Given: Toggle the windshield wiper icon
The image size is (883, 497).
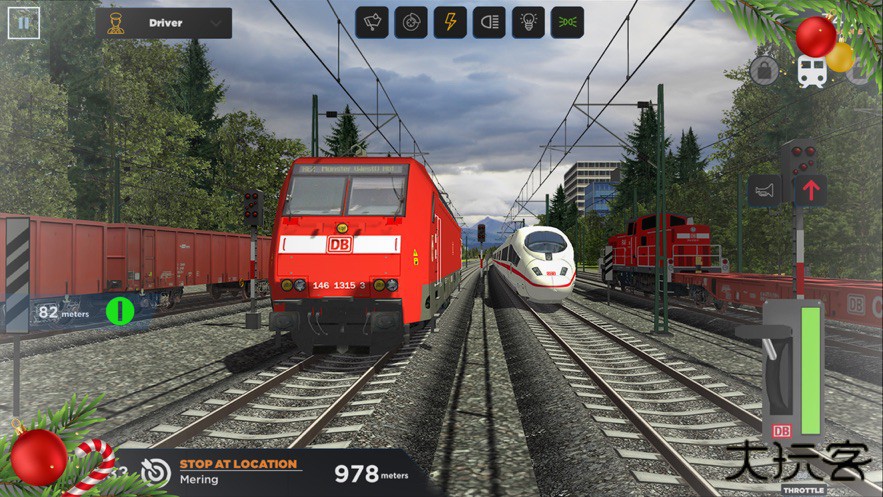Looking at the screenshot, I should pyautogui.click(x=372, y=22).
